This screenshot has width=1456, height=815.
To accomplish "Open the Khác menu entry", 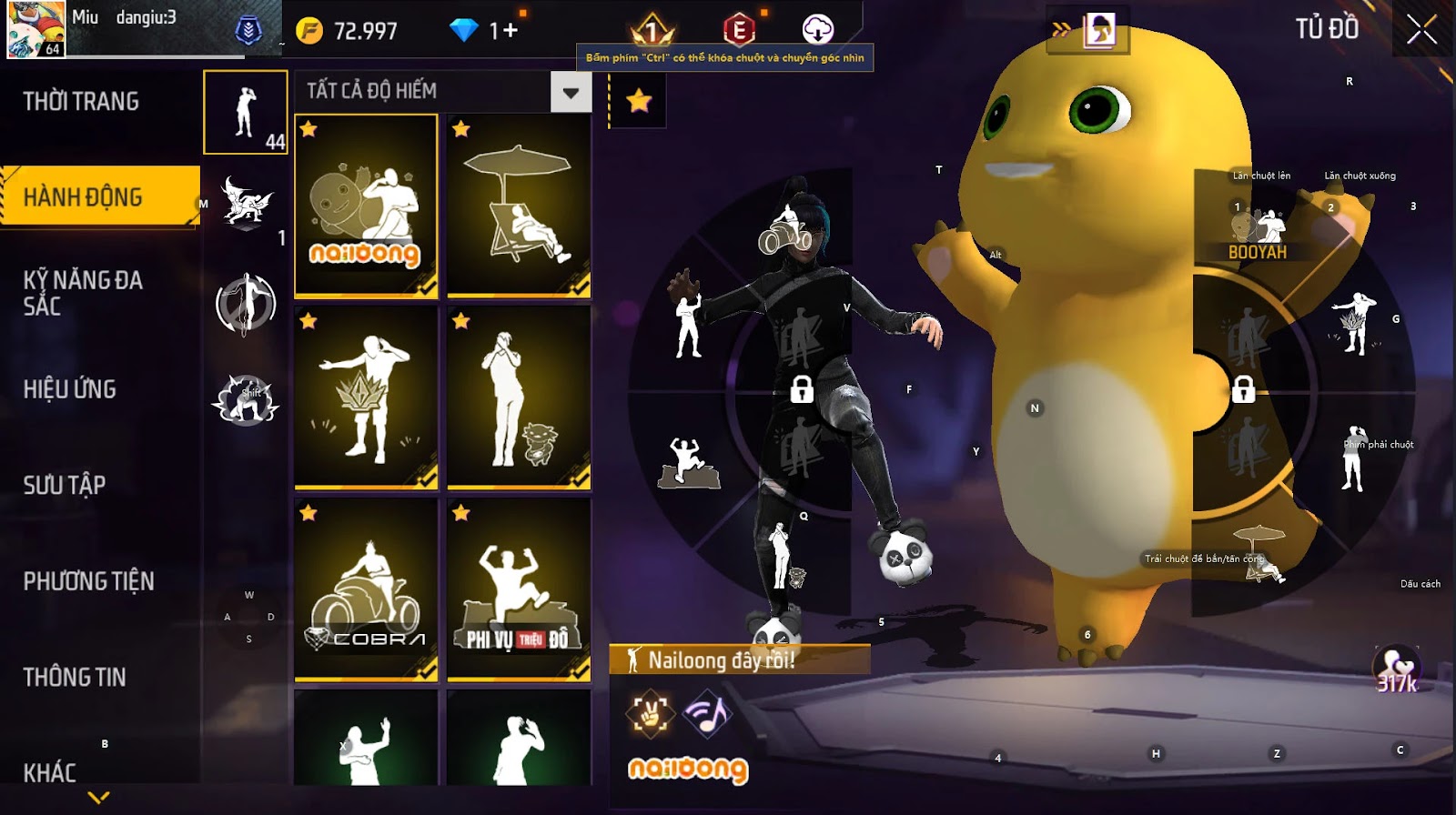I will (x=50, y=772).
